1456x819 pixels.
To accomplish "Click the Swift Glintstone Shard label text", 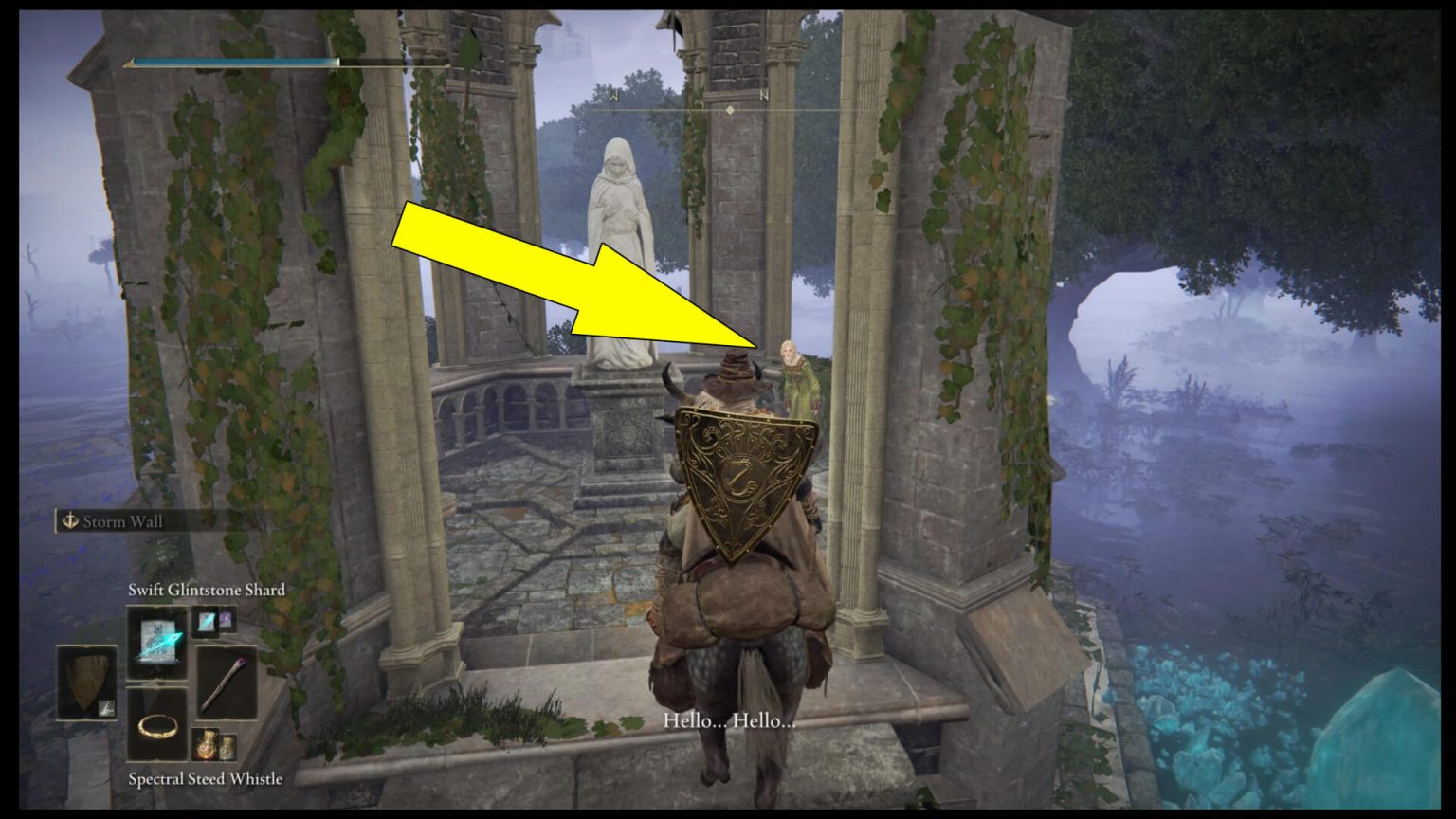I will coord(207,590).
